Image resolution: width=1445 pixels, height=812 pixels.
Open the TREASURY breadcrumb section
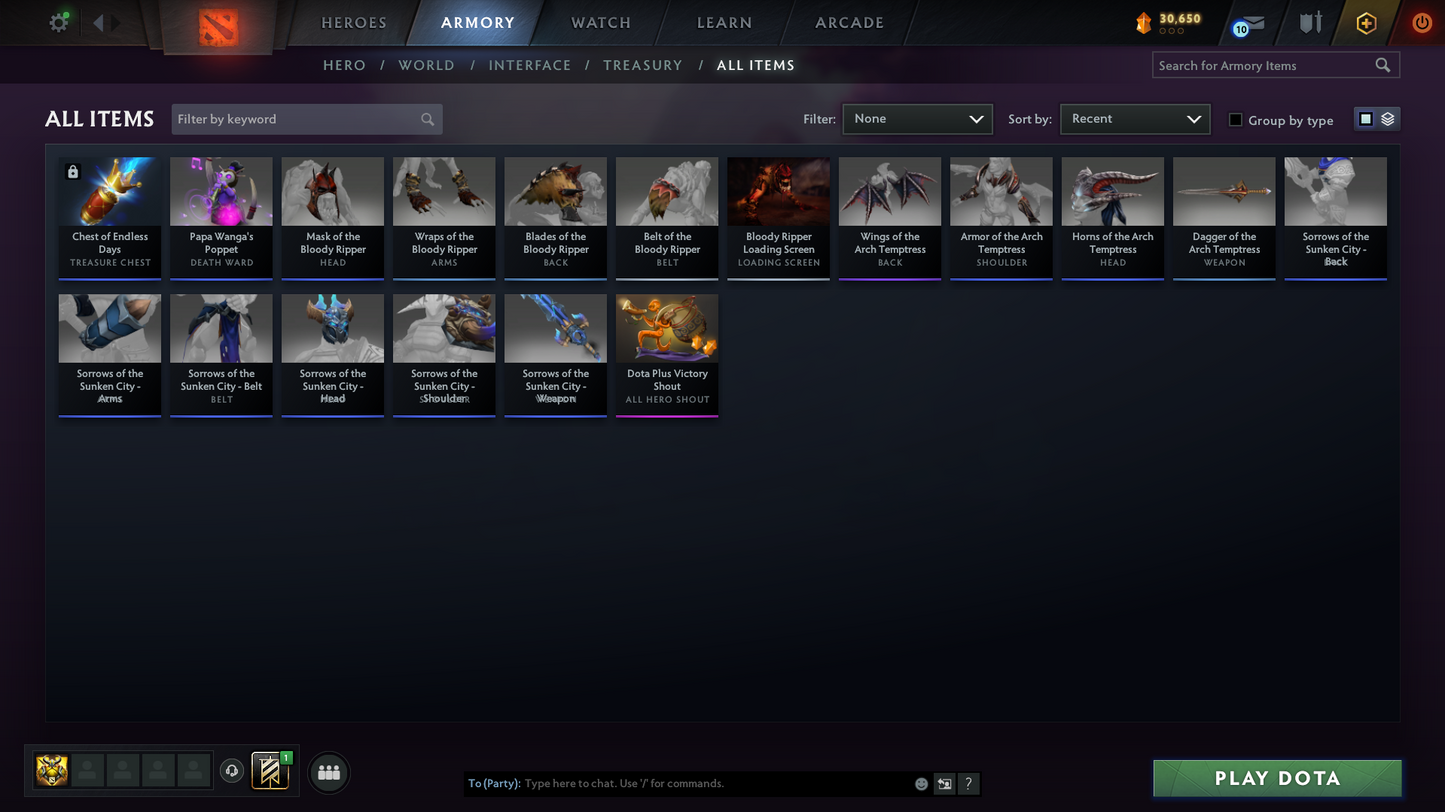coord(642,65)
